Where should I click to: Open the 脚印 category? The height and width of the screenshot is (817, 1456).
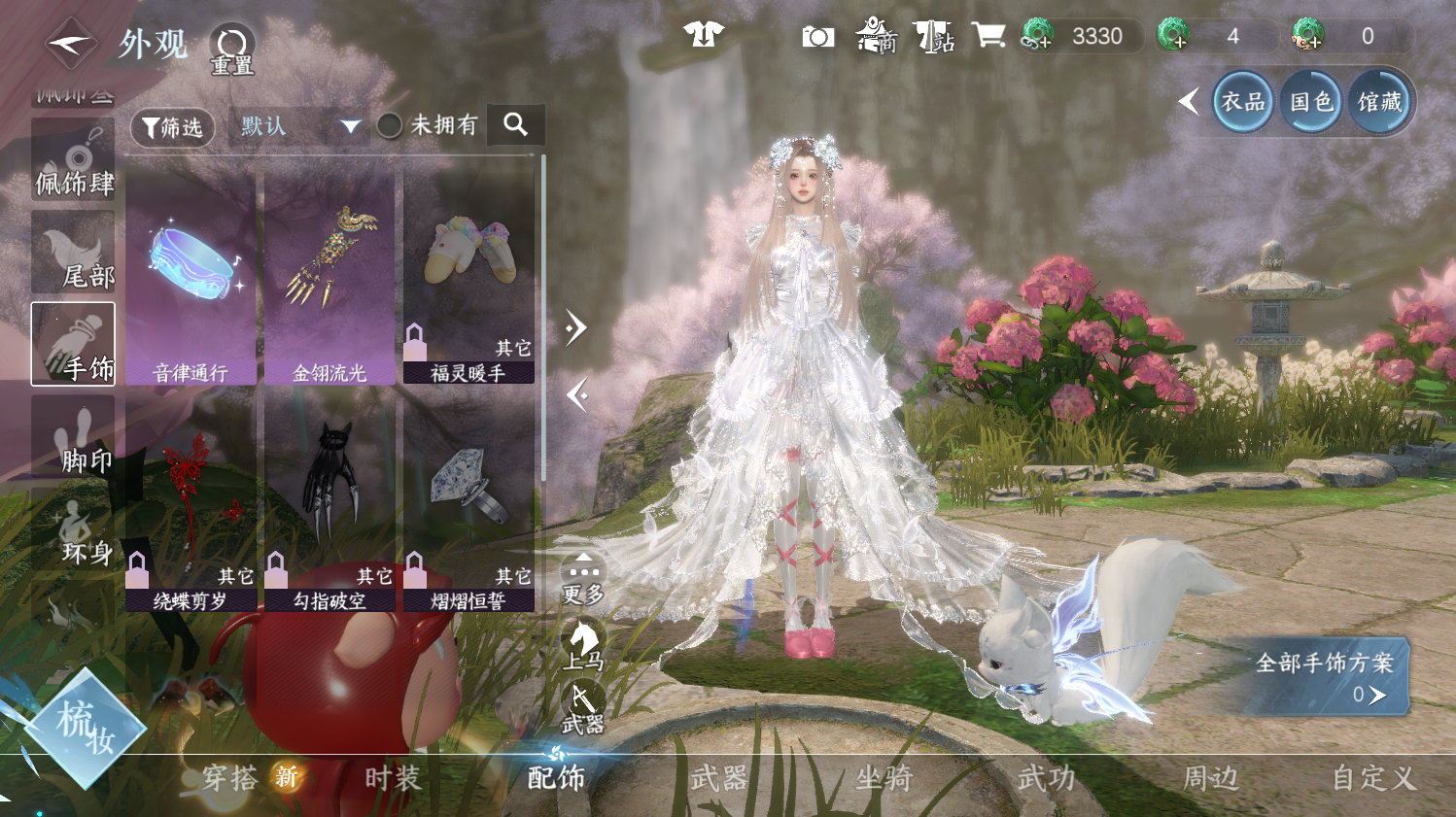[74, 437]
